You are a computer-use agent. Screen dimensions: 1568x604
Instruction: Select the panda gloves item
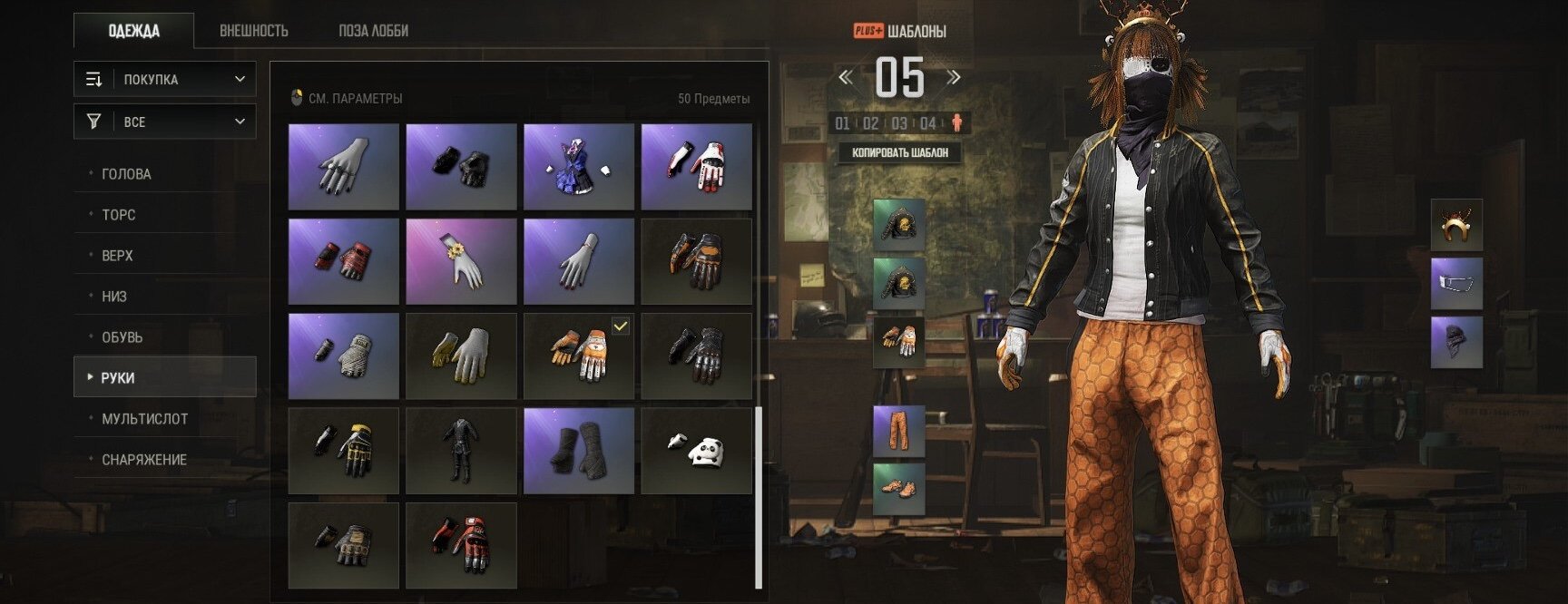pyautogui.click(x=696, y=450)
